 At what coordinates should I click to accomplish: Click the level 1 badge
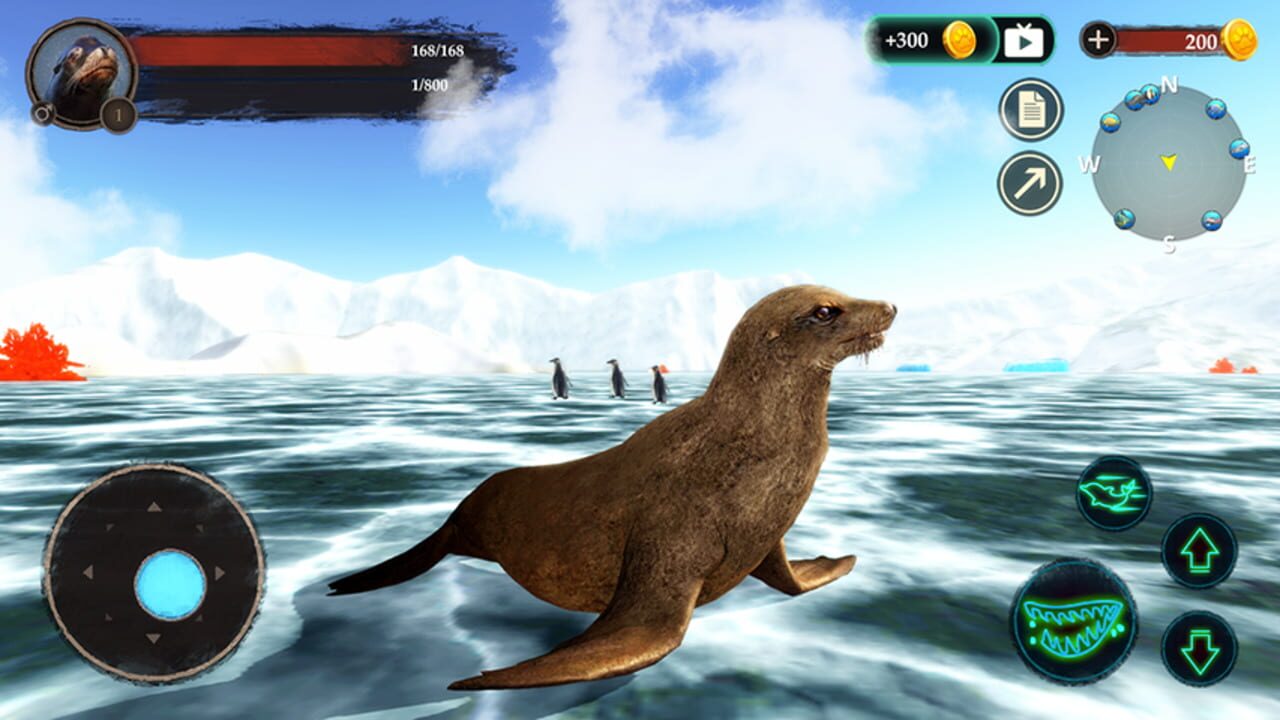116,116
